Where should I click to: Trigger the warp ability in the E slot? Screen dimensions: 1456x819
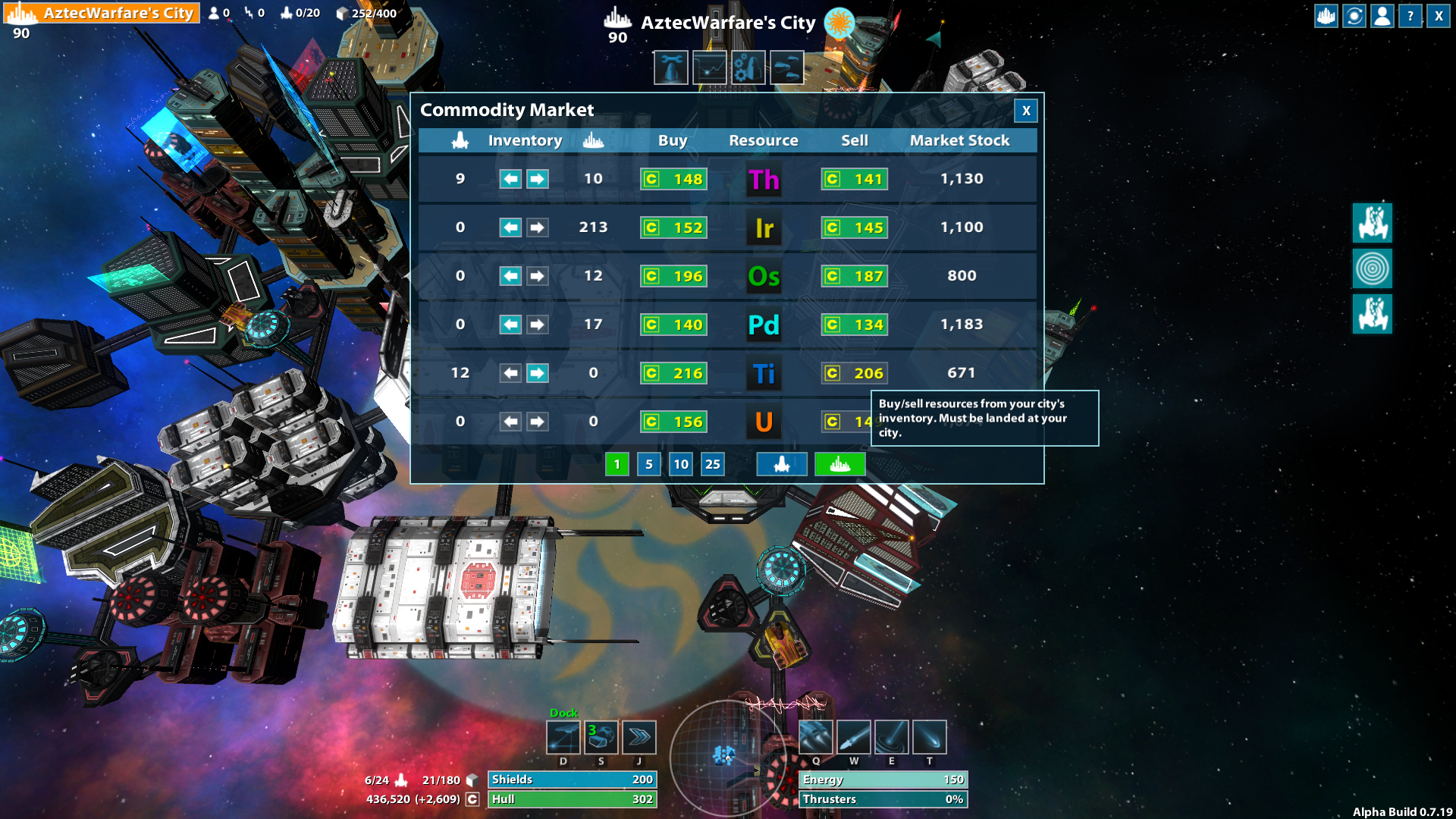pyautogui.click(x=892, y=736)
